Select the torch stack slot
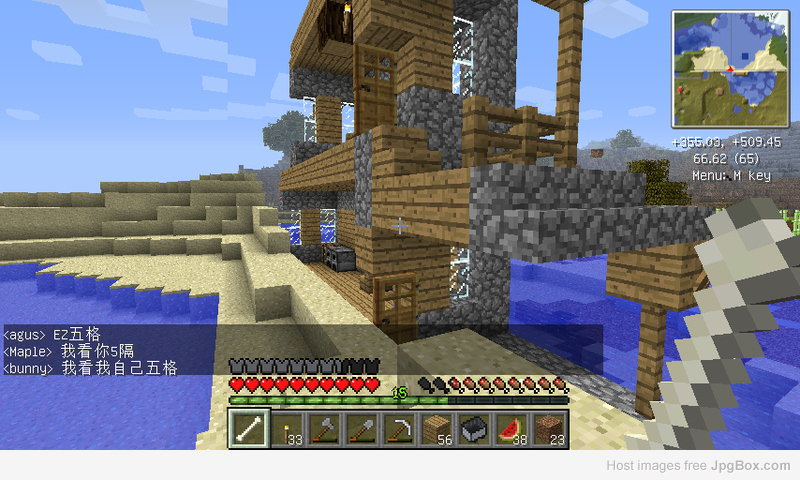The width and height of the screenshot is (800, 480). 286,429
